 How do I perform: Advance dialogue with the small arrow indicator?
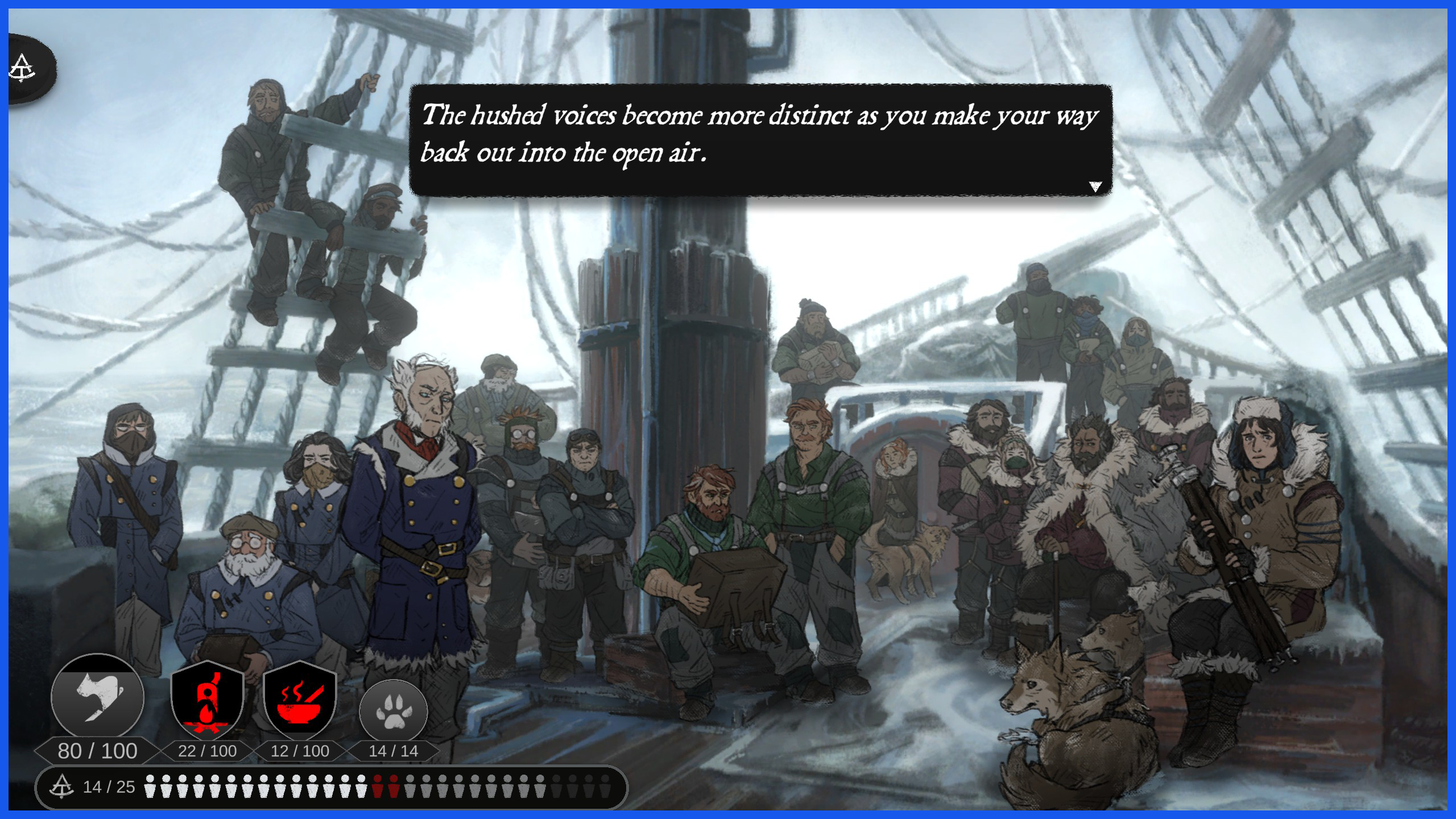point(1095,187)
